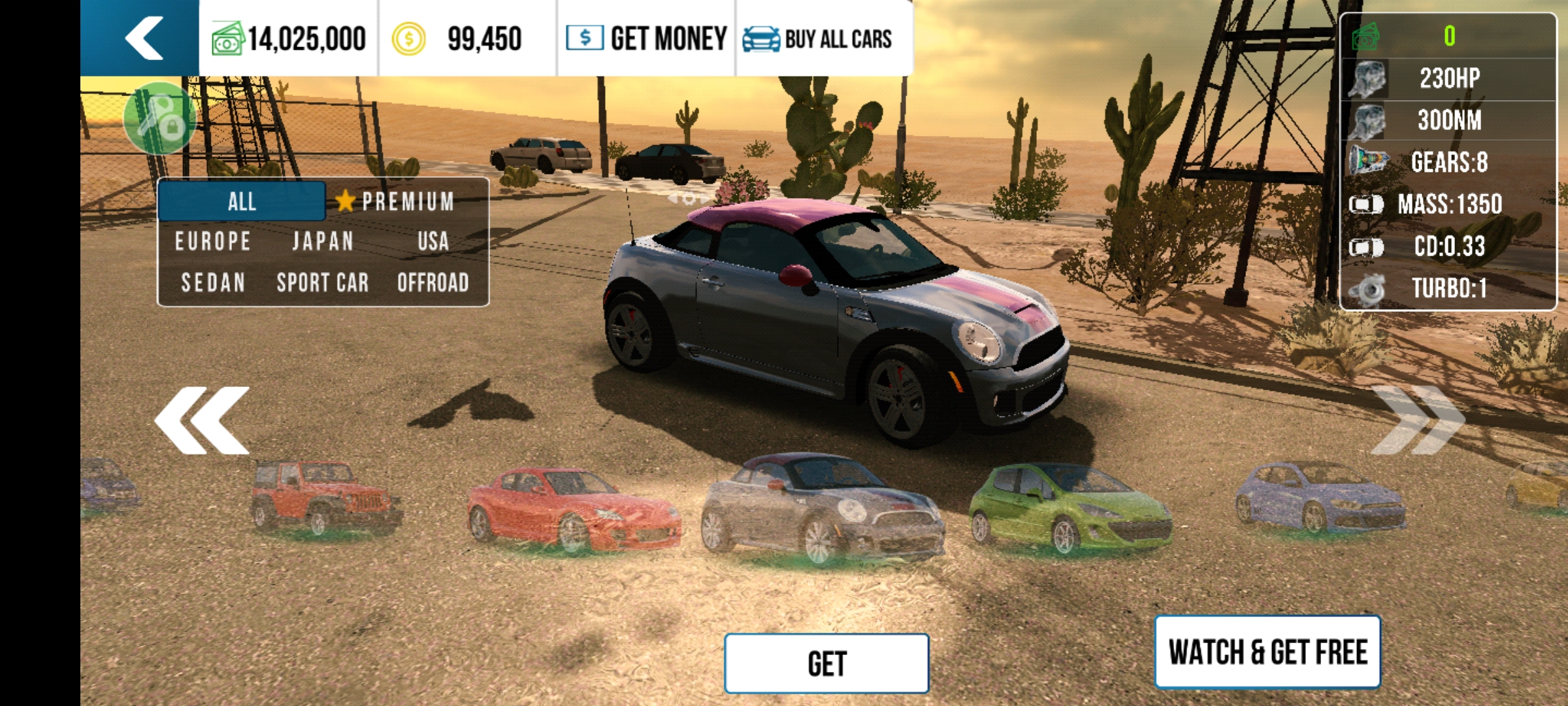Filter the list to SEDAN

[213, 282]
